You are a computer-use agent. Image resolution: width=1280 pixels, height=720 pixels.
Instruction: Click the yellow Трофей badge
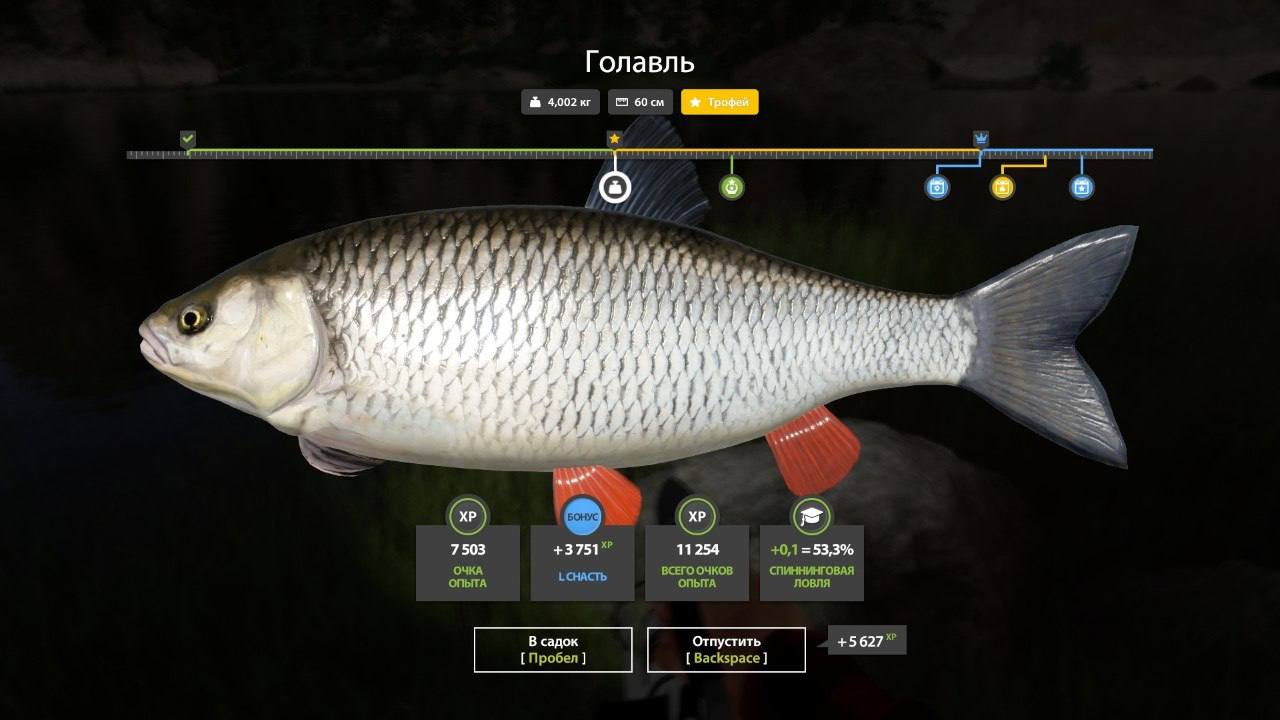pyautogui.click(x=719, y=102)
